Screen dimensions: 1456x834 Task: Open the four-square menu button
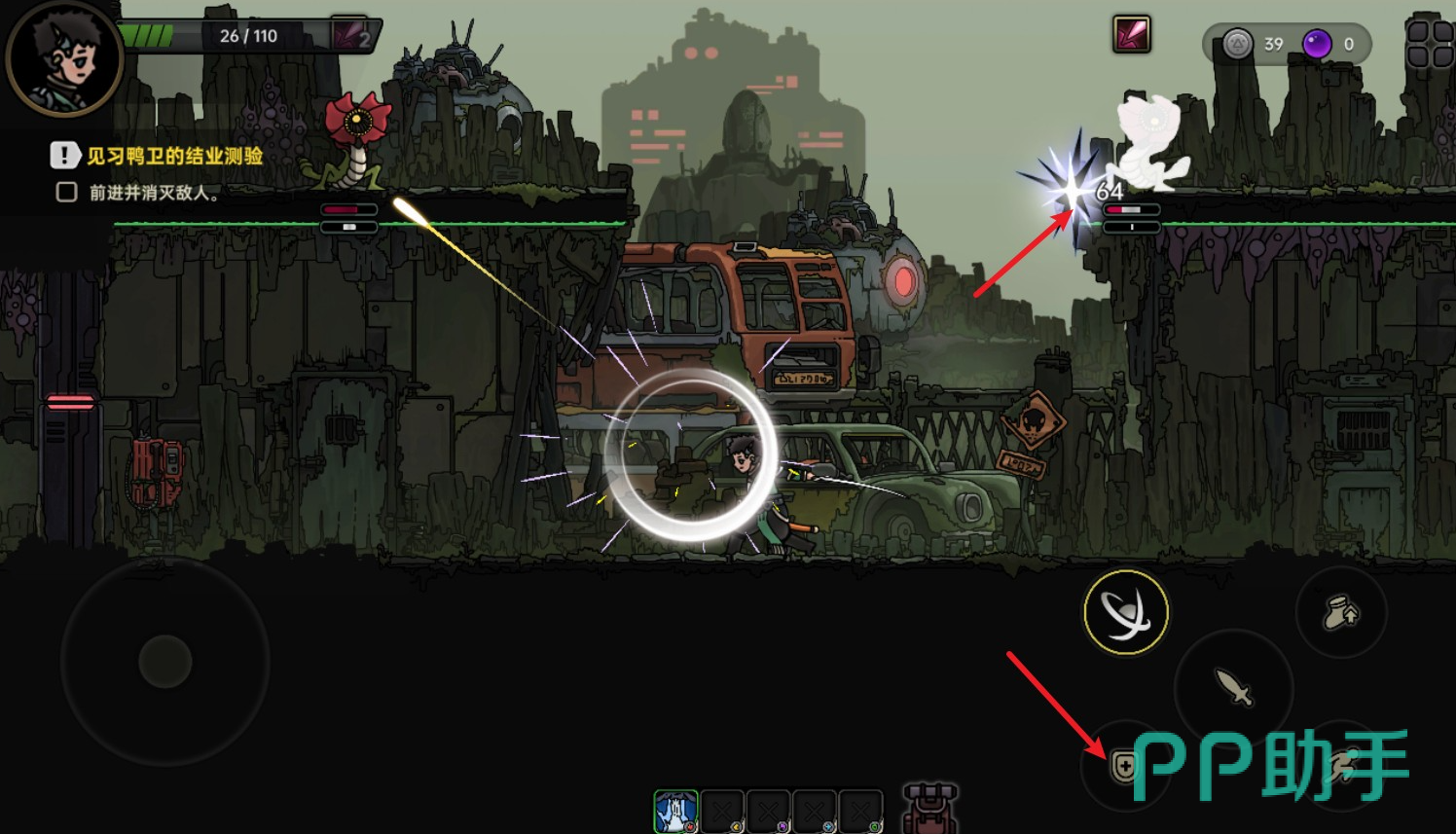point(1430,44)
